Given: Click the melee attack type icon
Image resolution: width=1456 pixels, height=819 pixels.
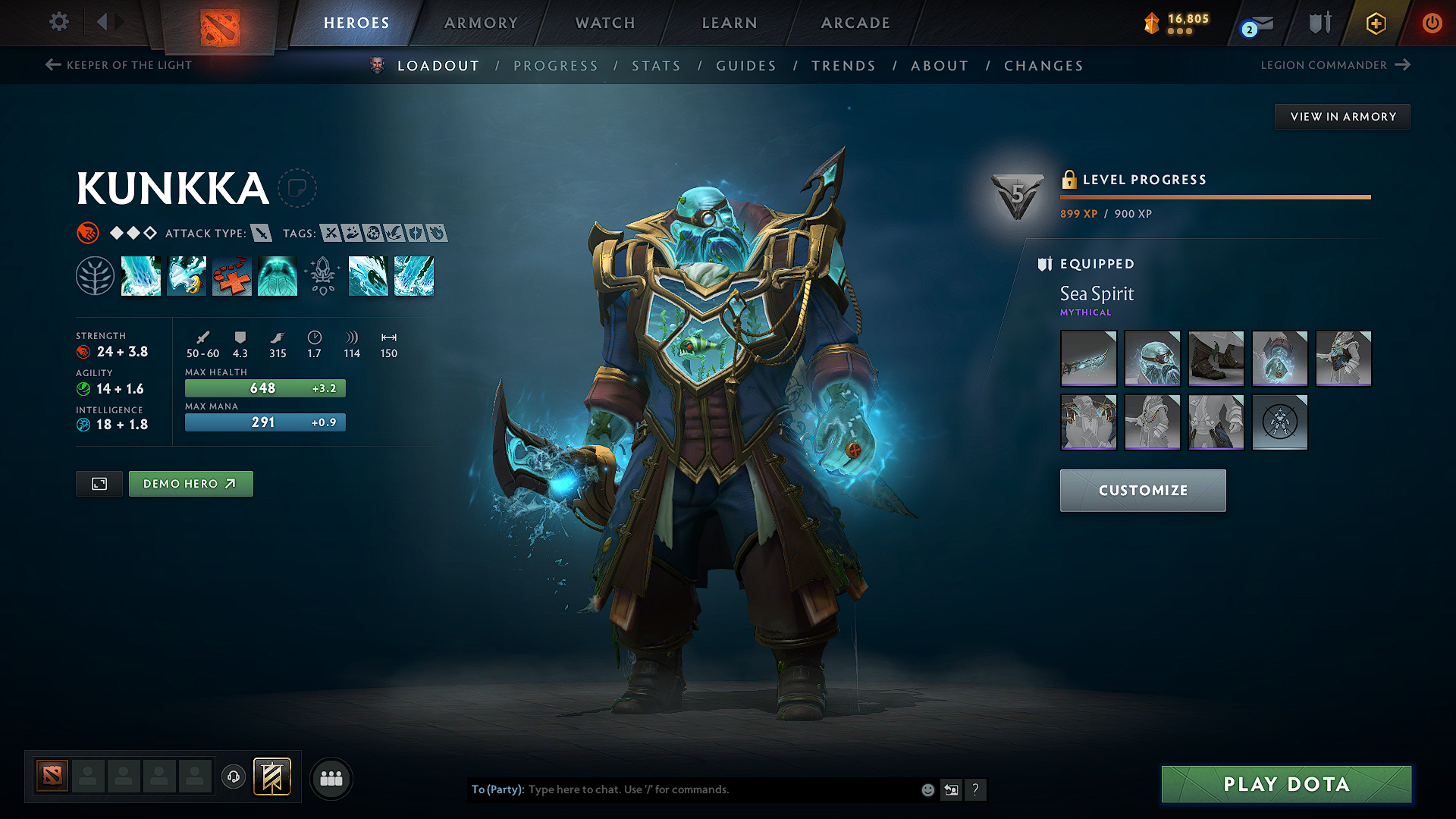Looking at the screenshot, I should [x=262, y=234].
